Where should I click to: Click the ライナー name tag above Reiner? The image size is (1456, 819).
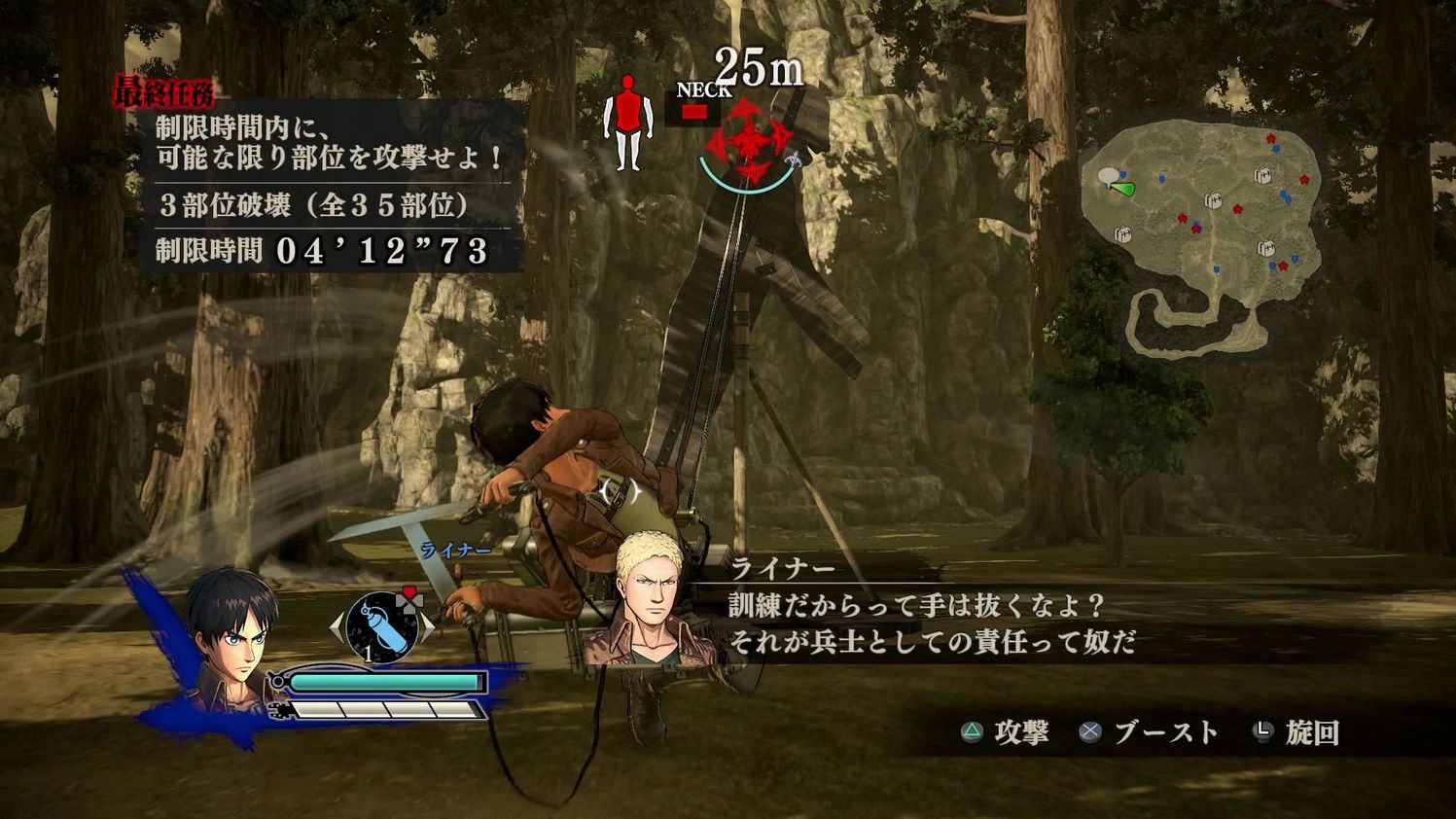click(x=454, y=550)
